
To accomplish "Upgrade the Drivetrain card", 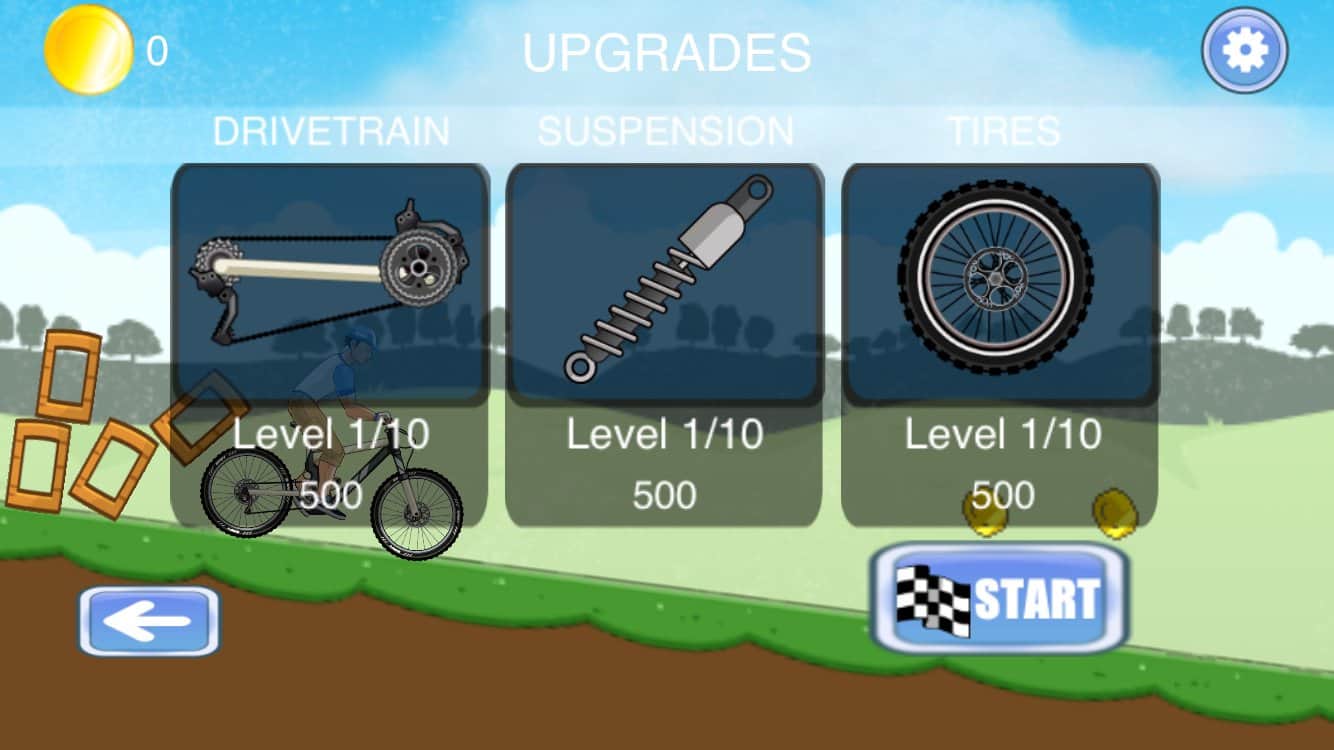I will [330, 345].
